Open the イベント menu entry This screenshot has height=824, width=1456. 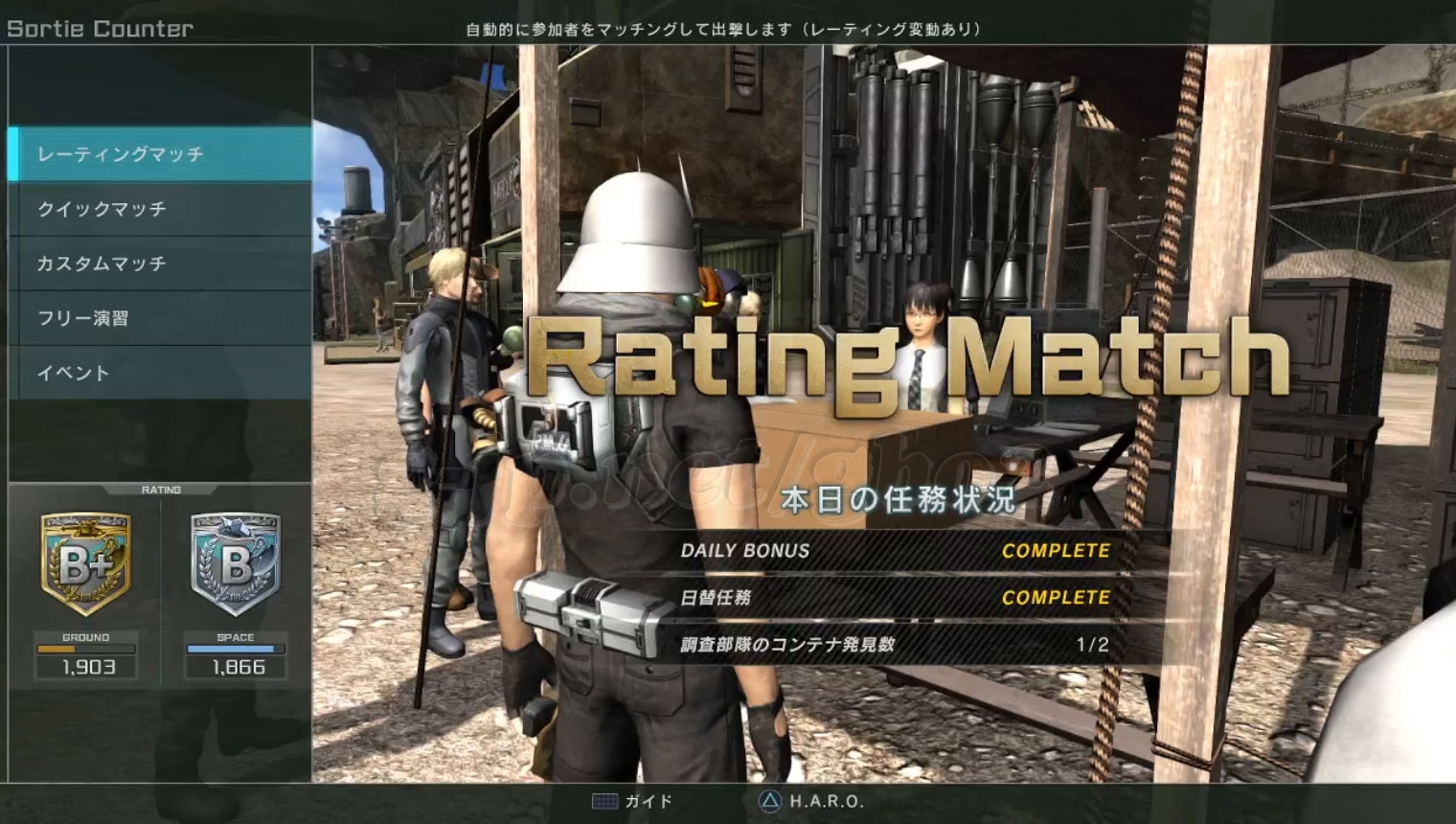coord(160,373)
